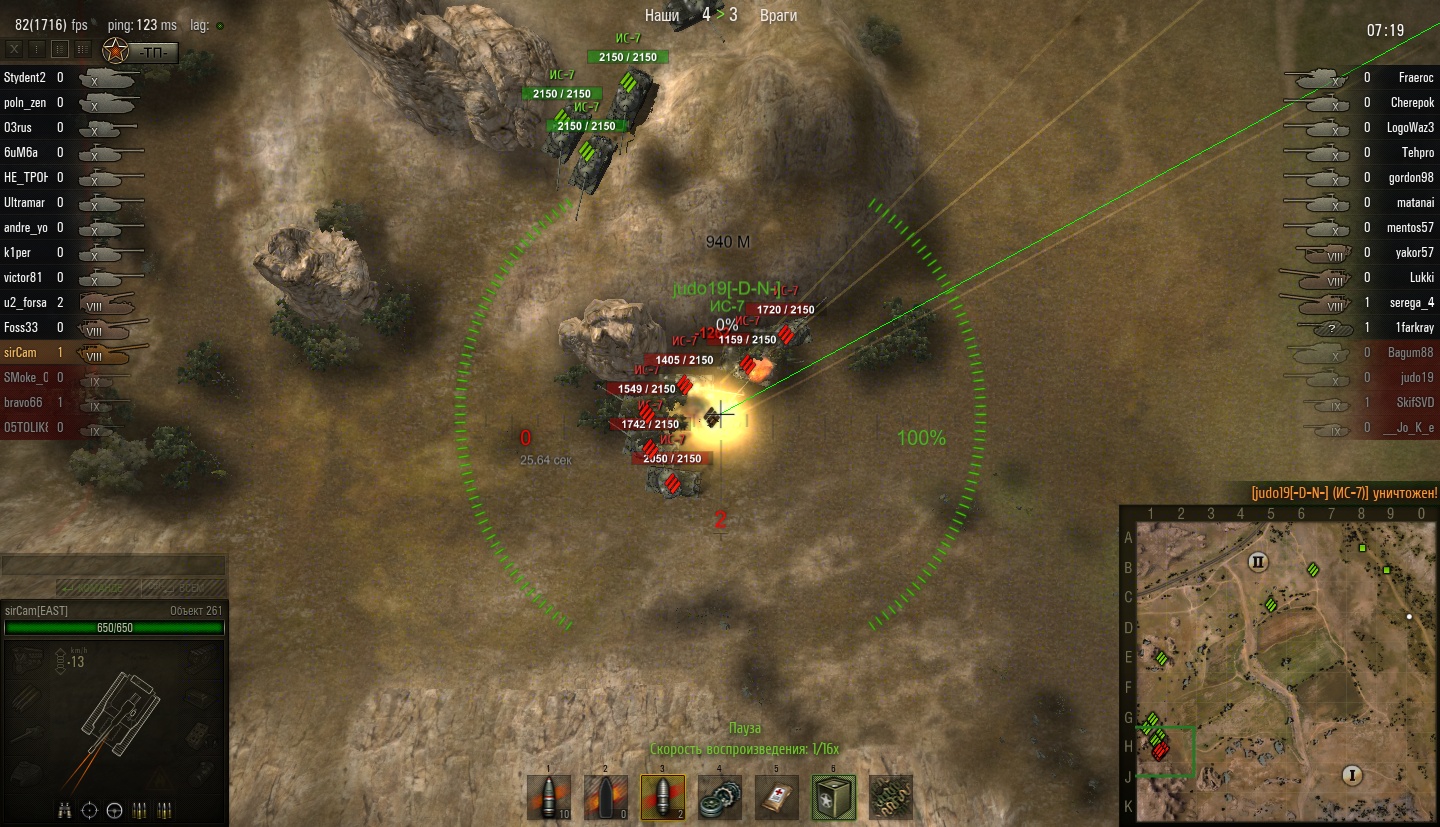1440x827 pixels.
Task: Choose the highlighted shell in slot 3
Action: pos(662,798)
